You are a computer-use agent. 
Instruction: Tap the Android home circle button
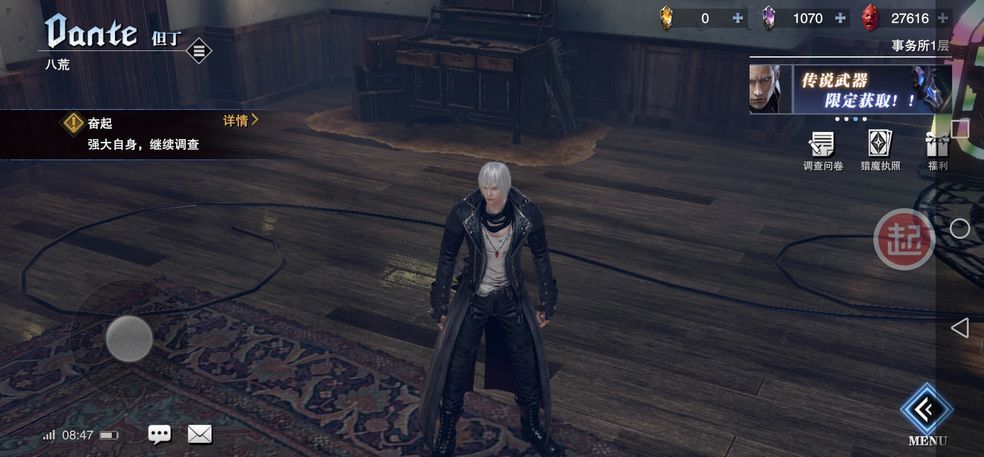(959, 229)
